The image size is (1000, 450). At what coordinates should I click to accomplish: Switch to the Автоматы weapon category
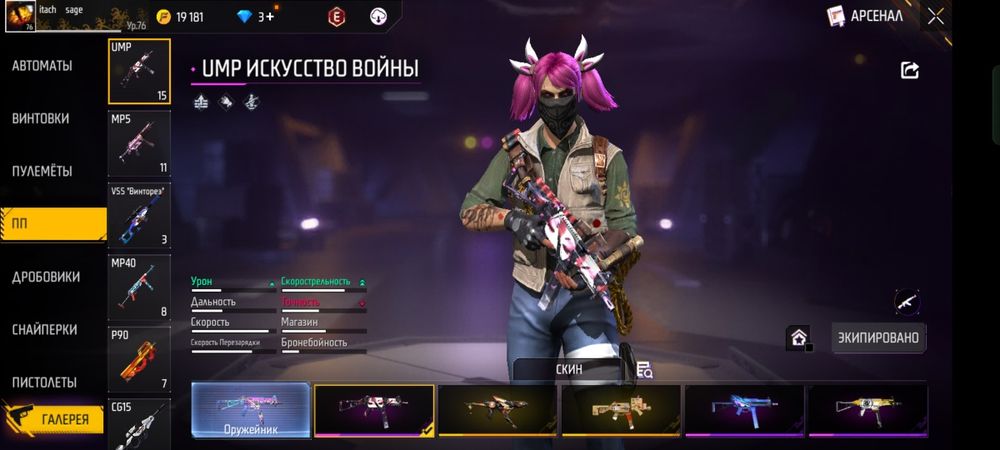coord(42,66)
